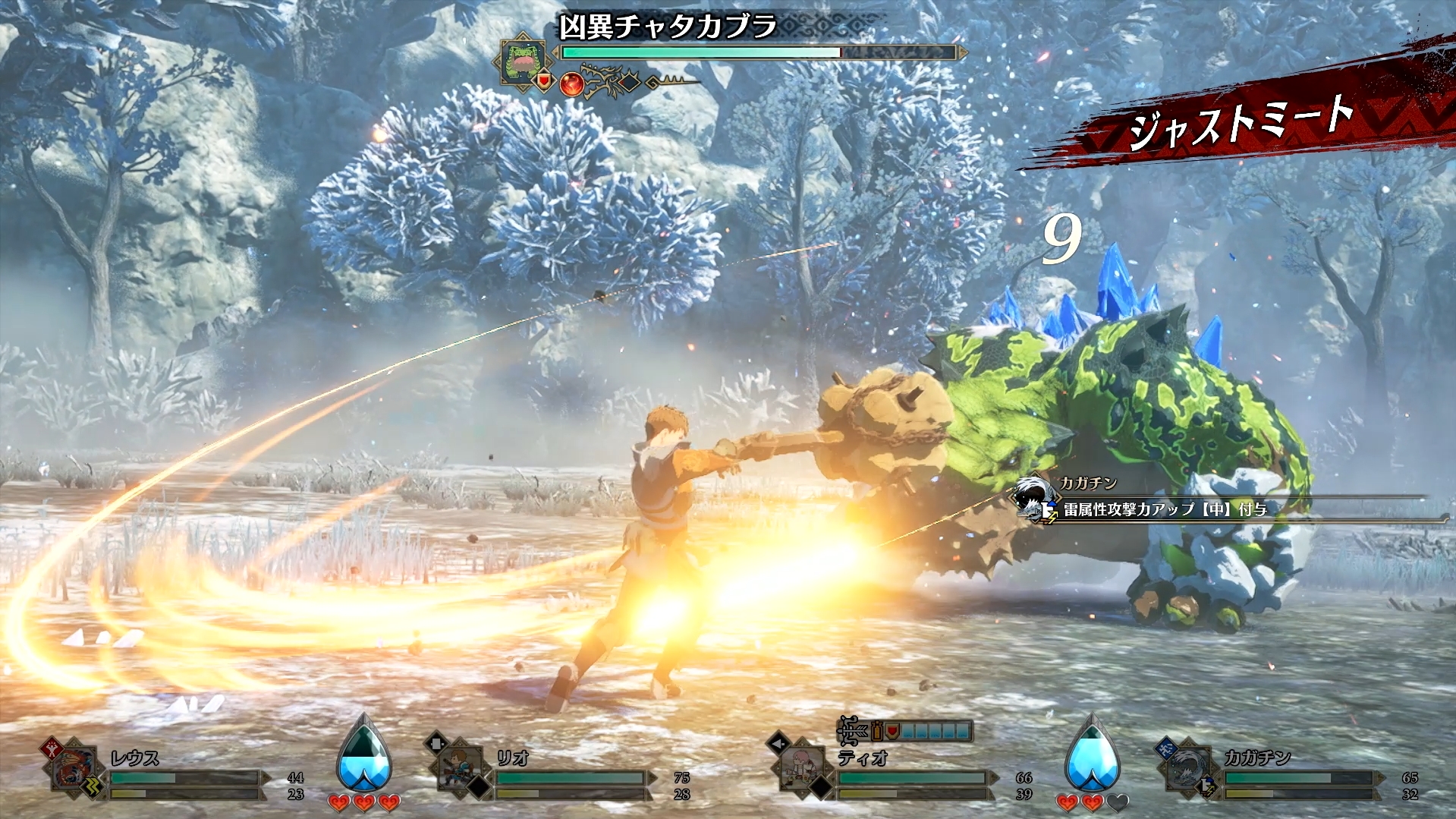Select the レウス monster portrait
This screenshot has height=819, width=1456.
pos(74,769)
